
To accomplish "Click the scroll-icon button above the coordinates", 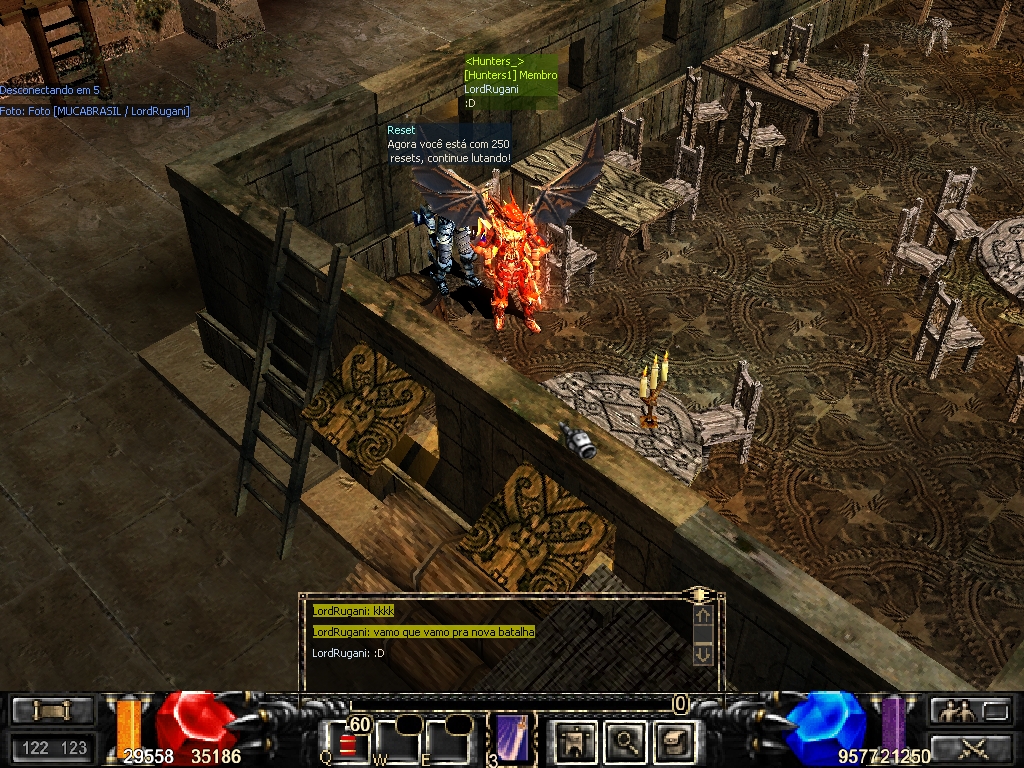I will [53, 711].
